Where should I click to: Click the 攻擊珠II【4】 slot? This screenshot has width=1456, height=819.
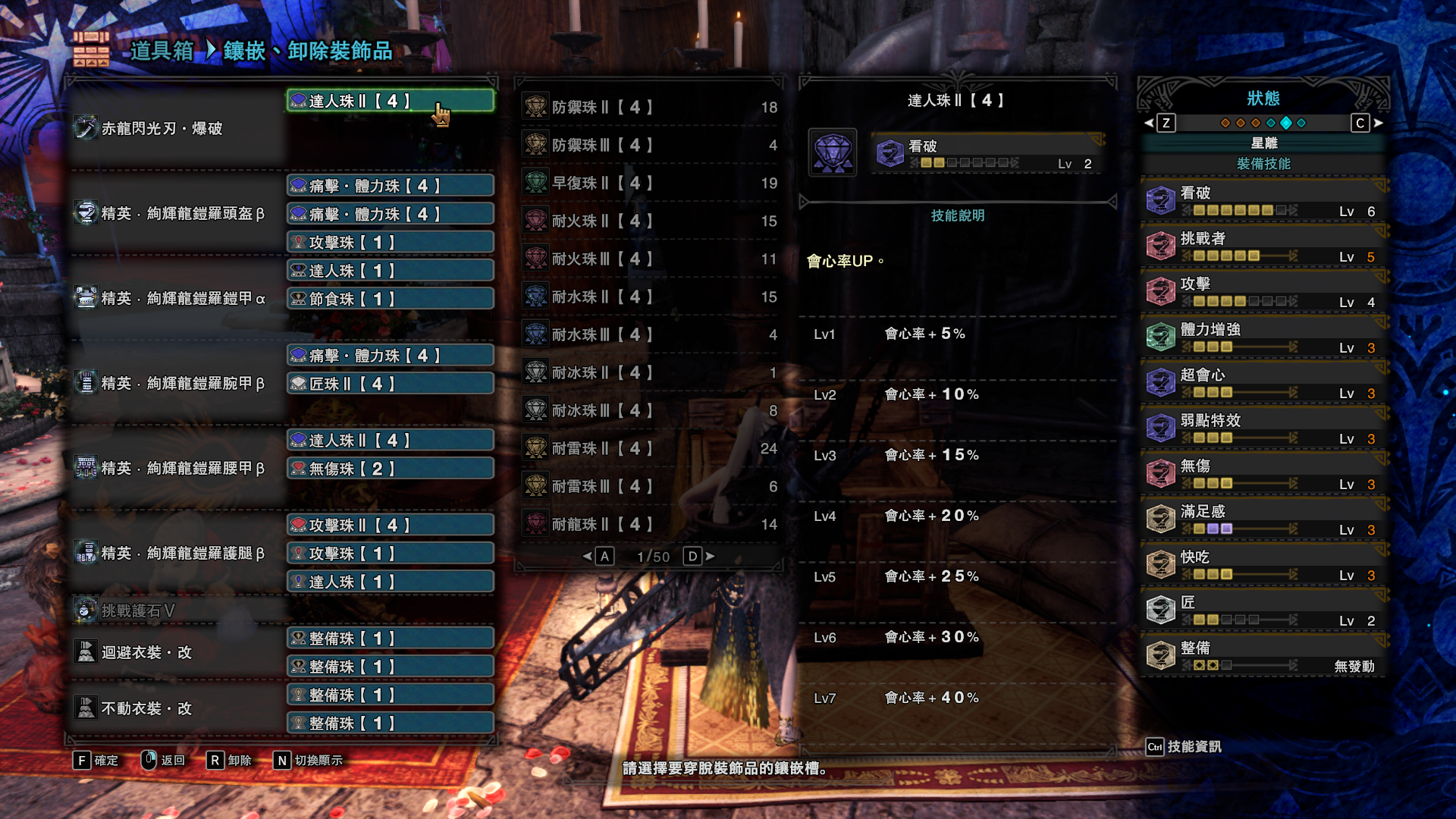(390, 525)
